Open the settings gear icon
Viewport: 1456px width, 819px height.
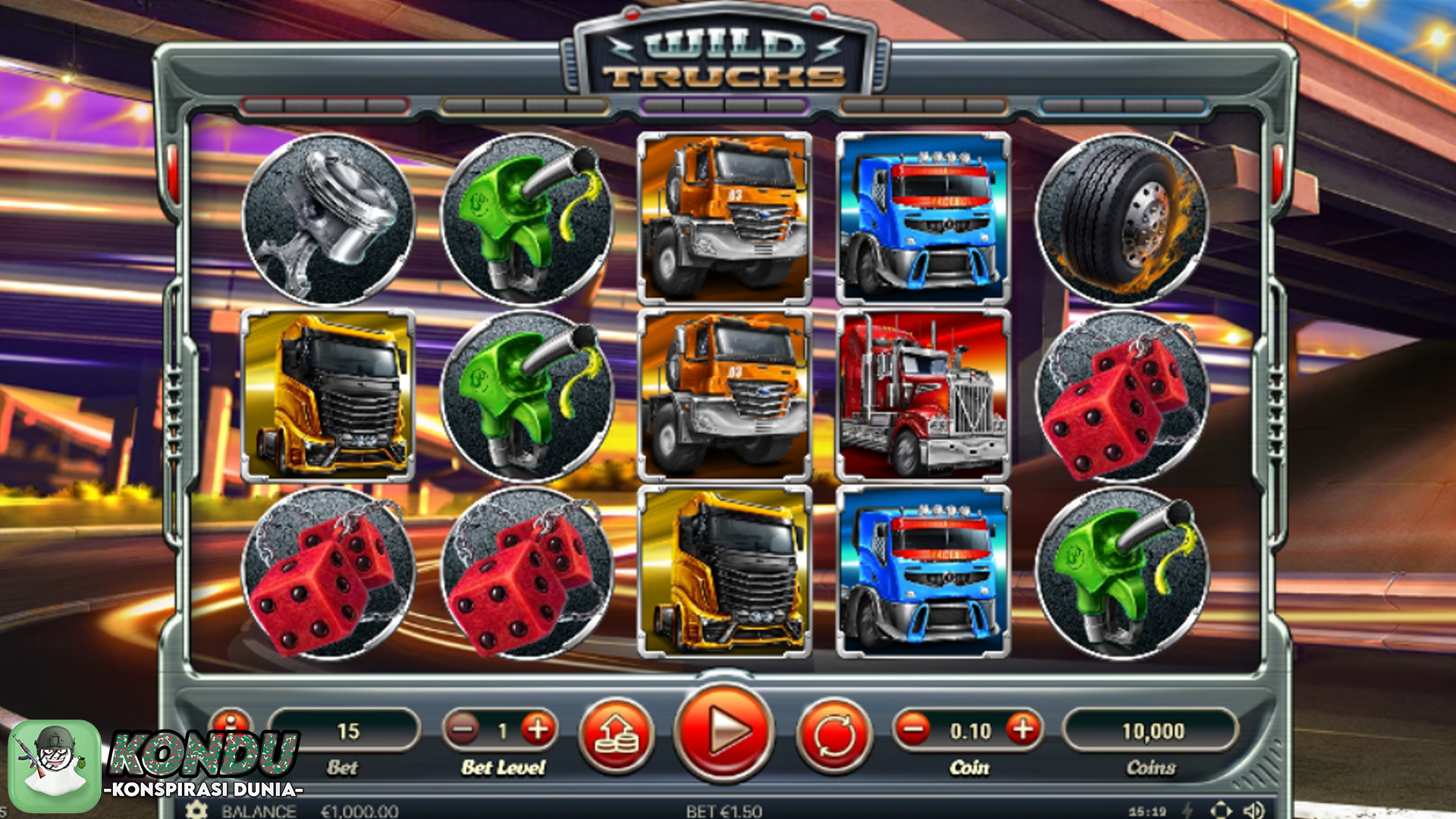click(196, 810)
